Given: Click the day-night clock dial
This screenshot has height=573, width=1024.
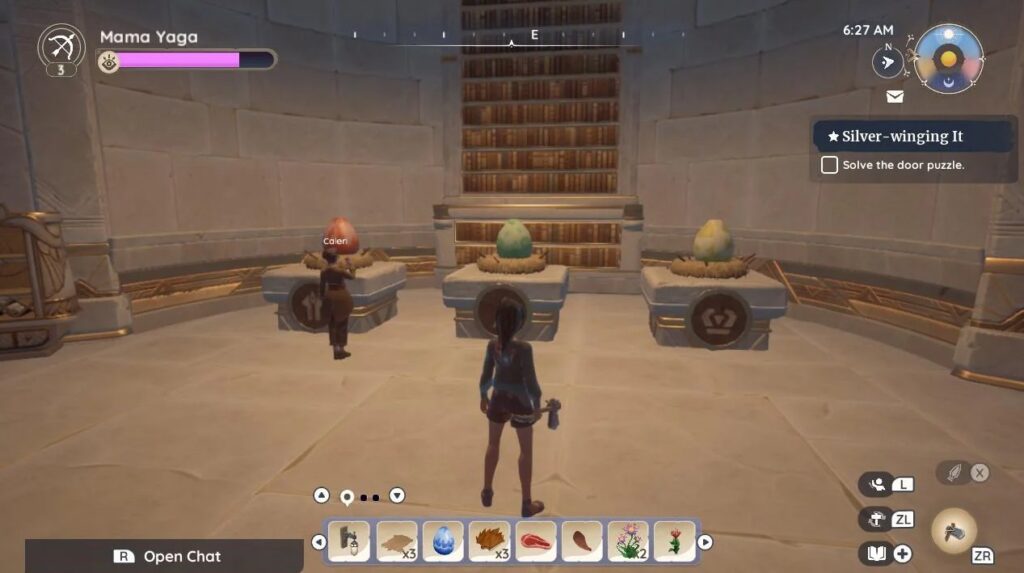Looking at the screenshot, I should click(948, 59).
